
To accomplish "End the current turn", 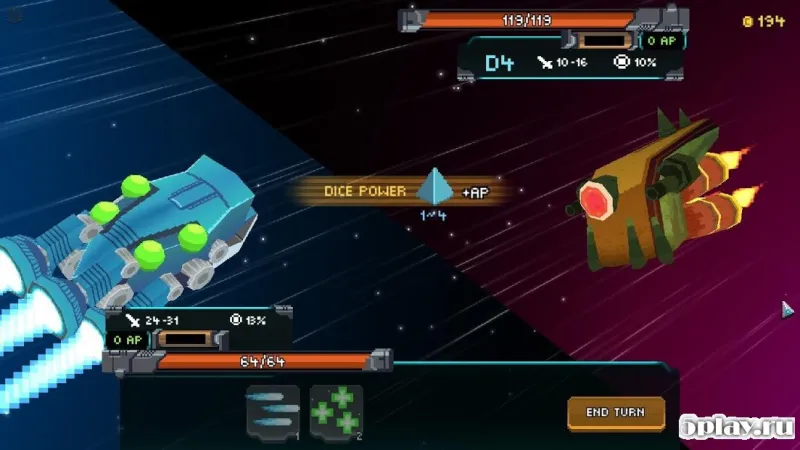I will tap(615, 412).
